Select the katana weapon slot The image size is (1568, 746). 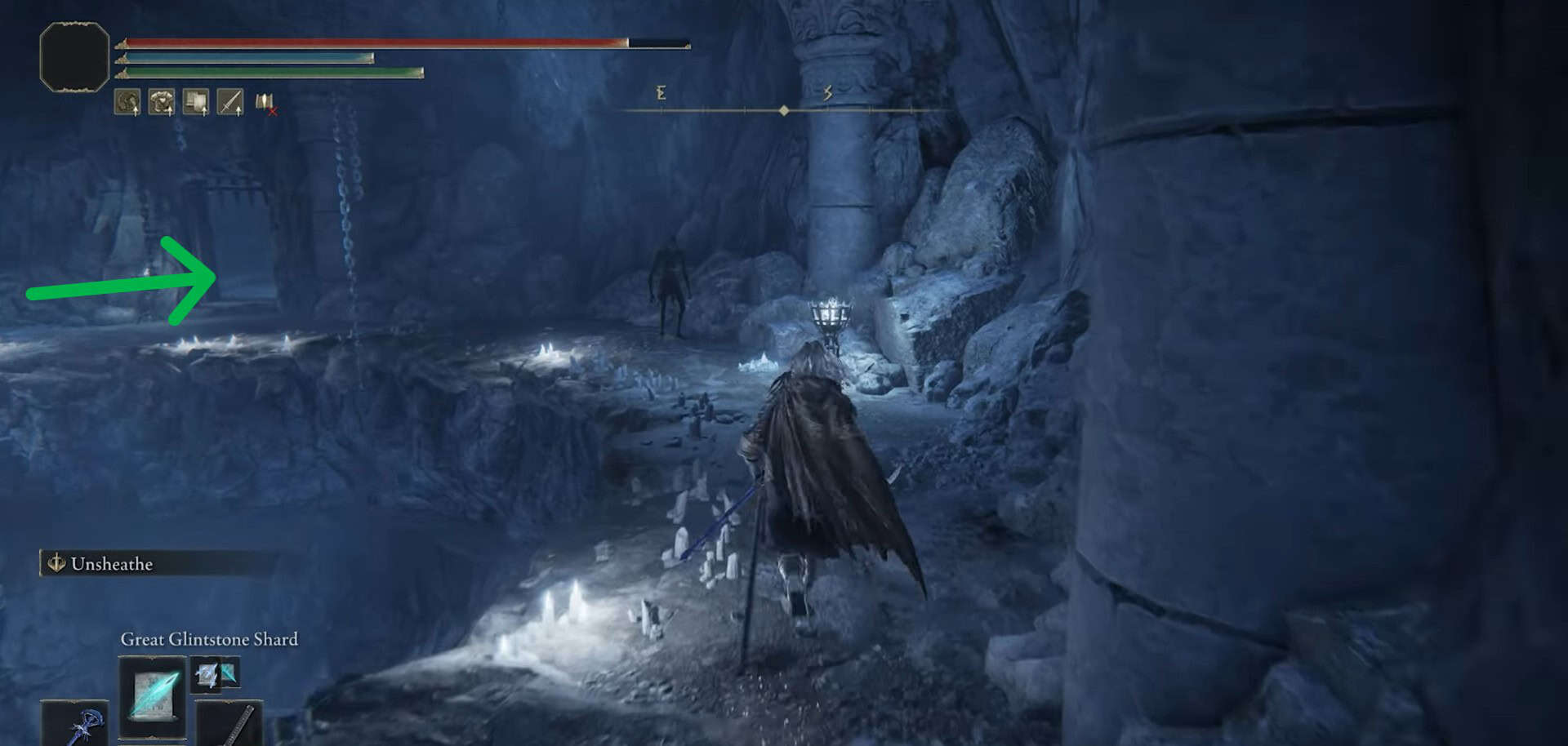231,725
